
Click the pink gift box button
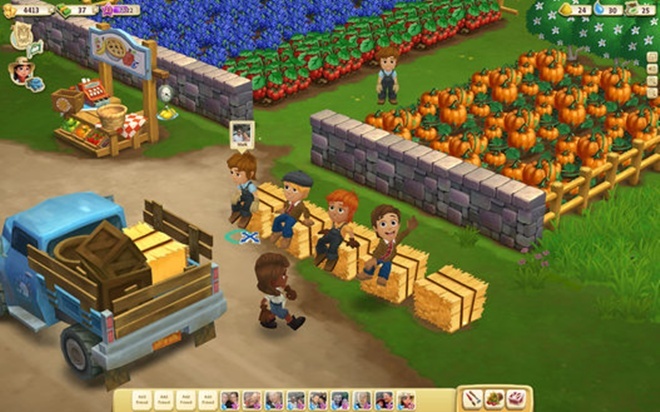[516, 399]
